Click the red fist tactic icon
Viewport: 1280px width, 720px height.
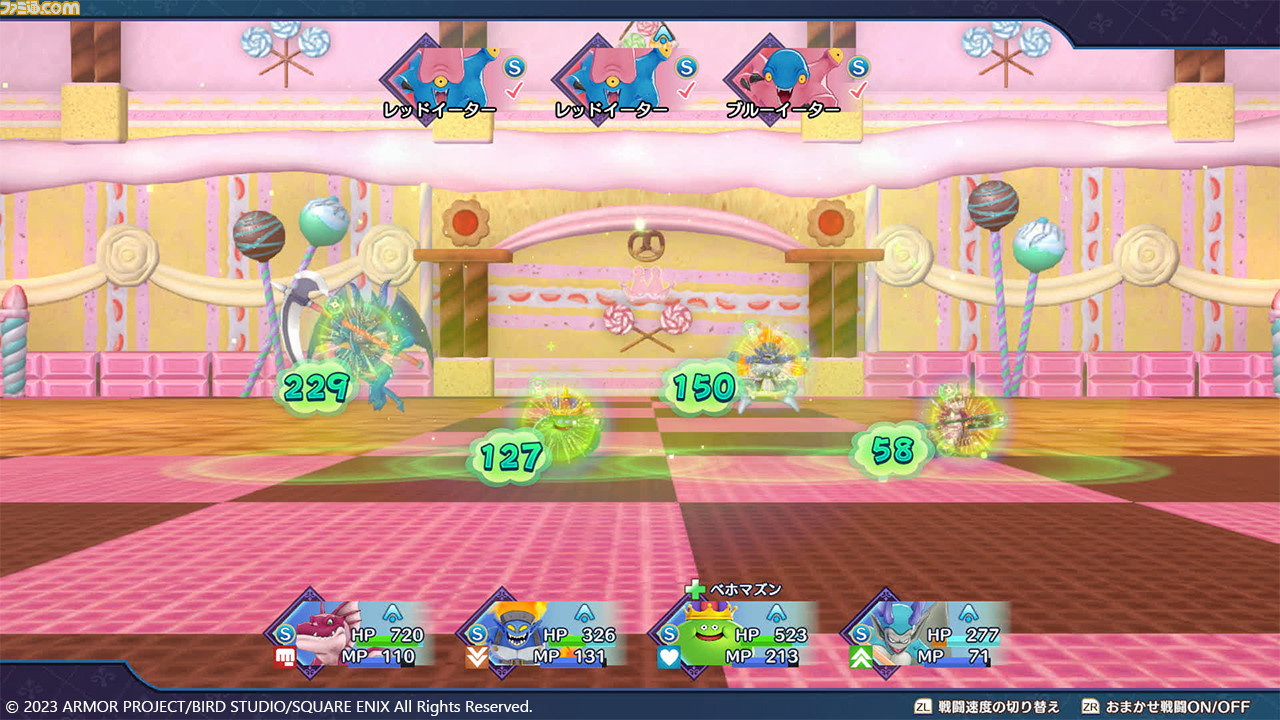[x=285, y=657]
